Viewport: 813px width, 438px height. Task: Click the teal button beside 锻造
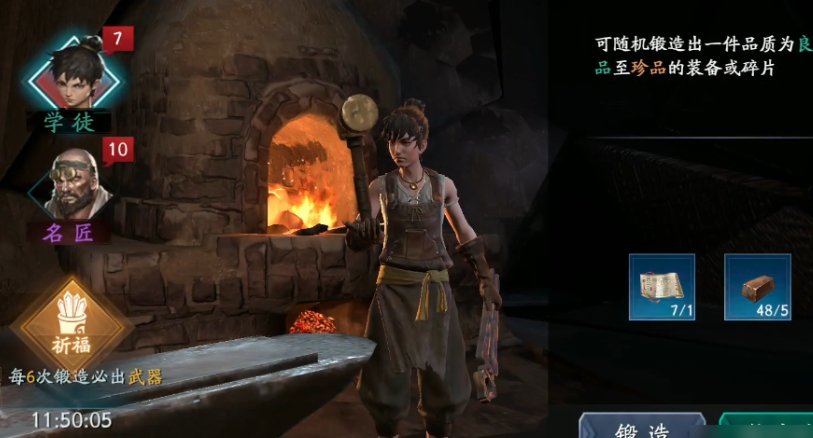click(x=767, y=427)
